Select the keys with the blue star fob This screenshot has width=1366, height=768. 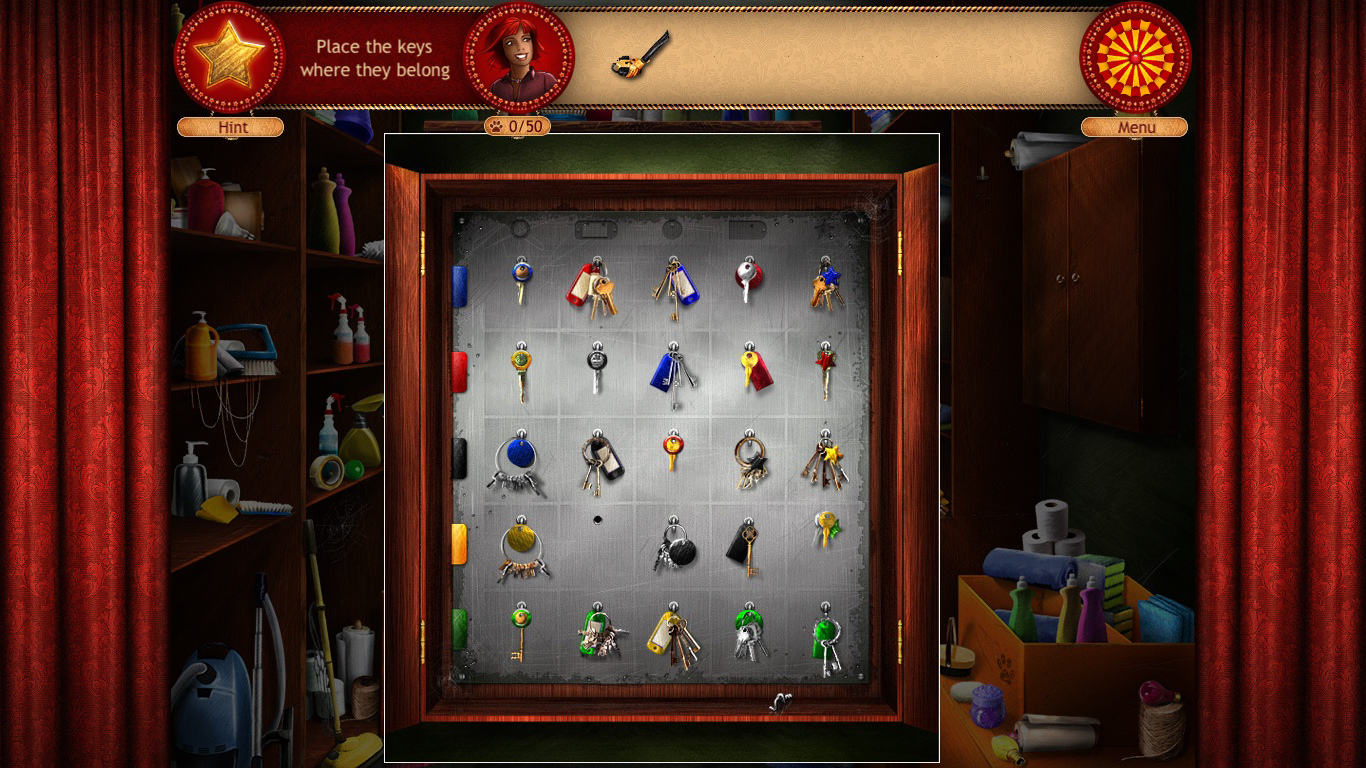click(827, 283)
